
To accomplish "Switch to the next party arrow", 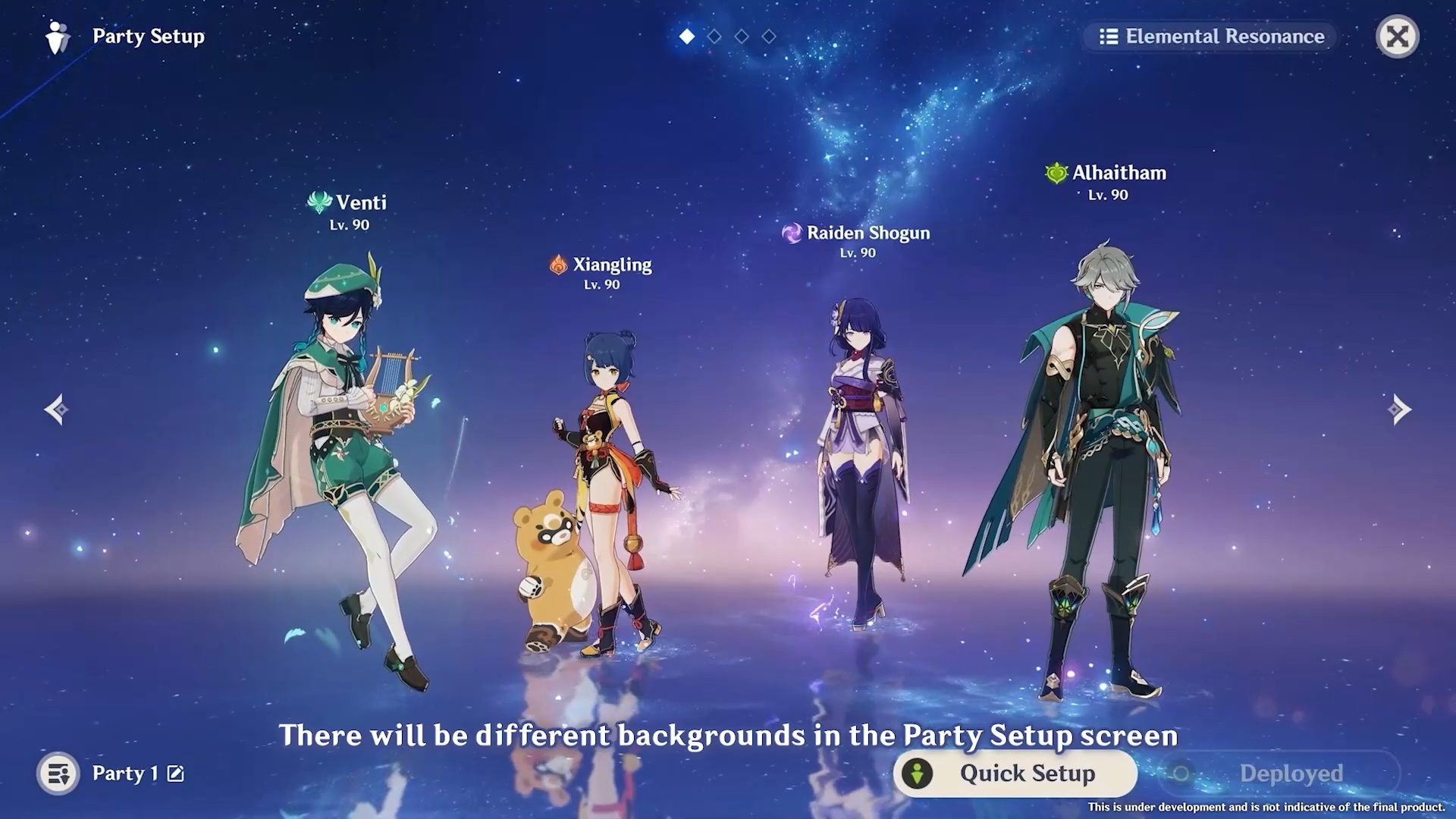I will 1399,409.
